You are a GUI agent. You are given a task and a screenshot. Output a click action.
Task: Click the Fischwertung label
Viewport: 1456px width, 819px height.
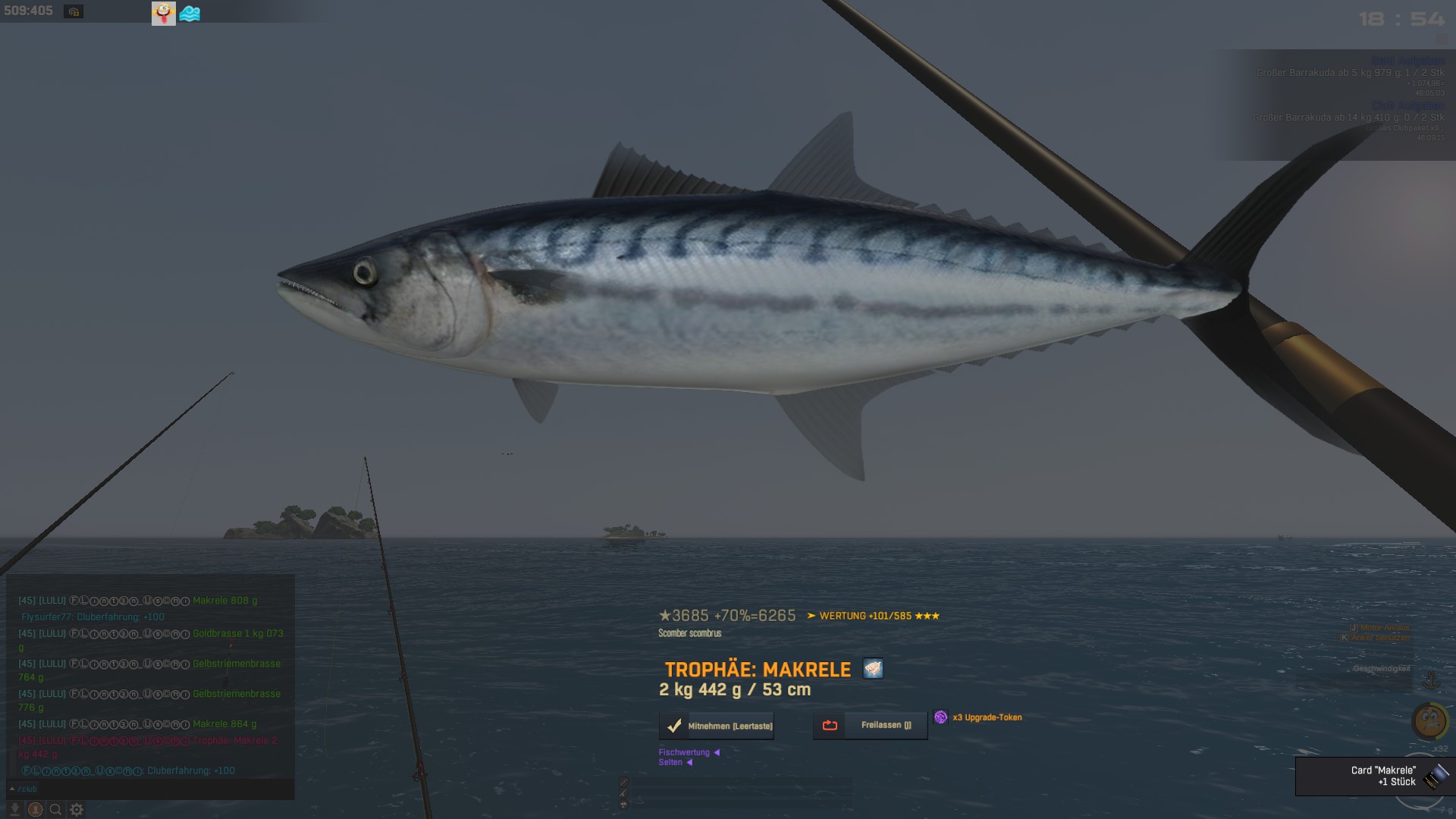(684, 752)
